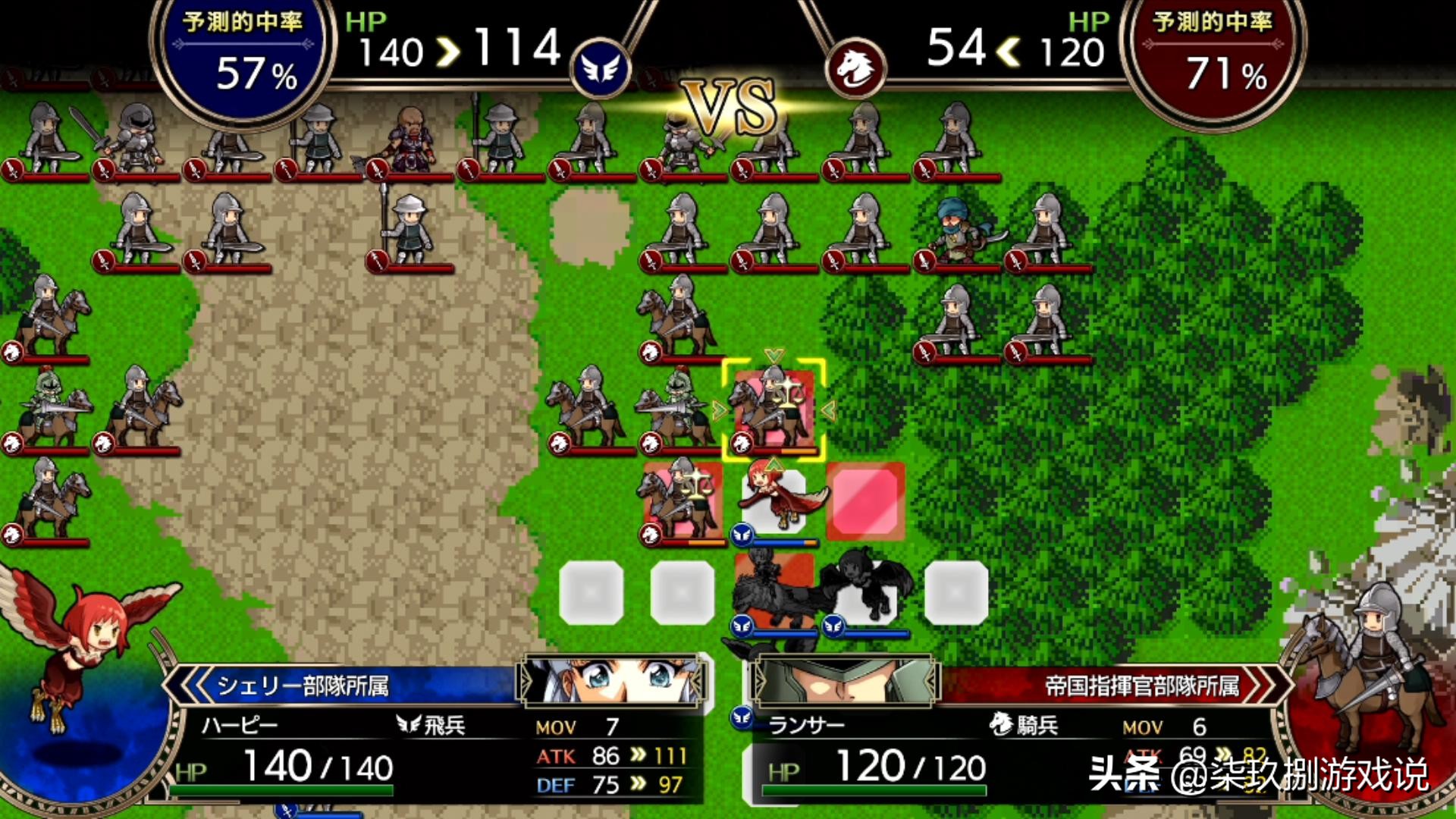Select the lancer cavalry inside the yellow brackets
1456x819 pixels.
pyautogui.click(x=773, y=409)
